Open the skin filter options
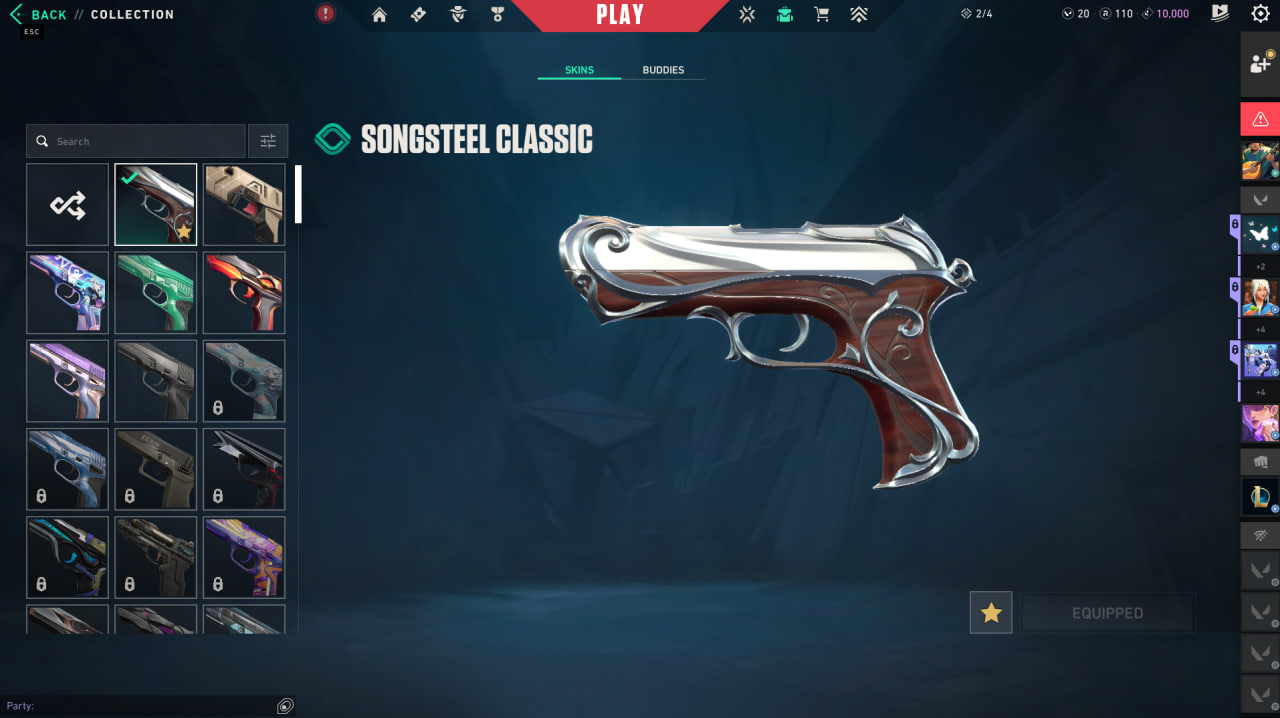The image size is (1280, 718). (268, 141)
